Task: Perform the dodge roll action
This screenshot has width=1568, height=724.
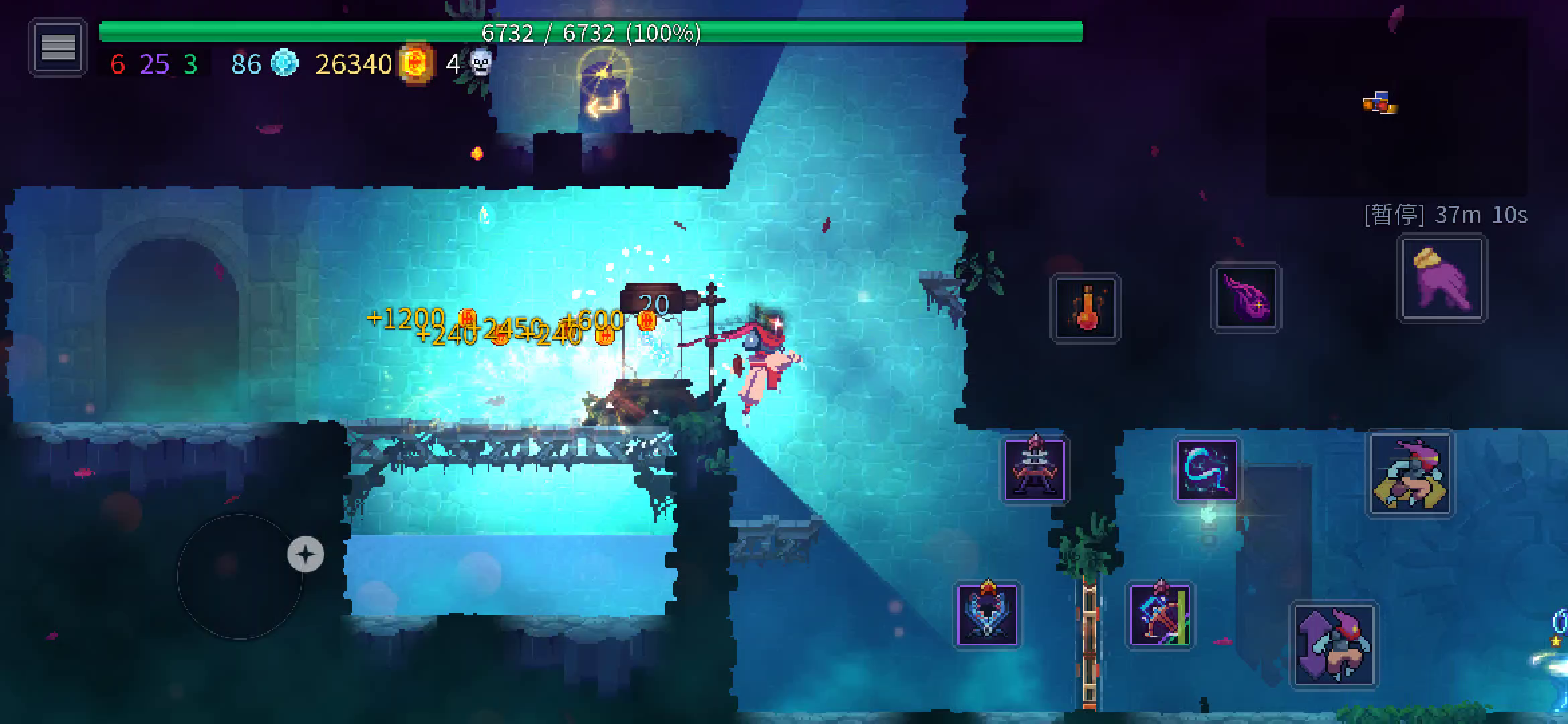Action: (1410, 473)
